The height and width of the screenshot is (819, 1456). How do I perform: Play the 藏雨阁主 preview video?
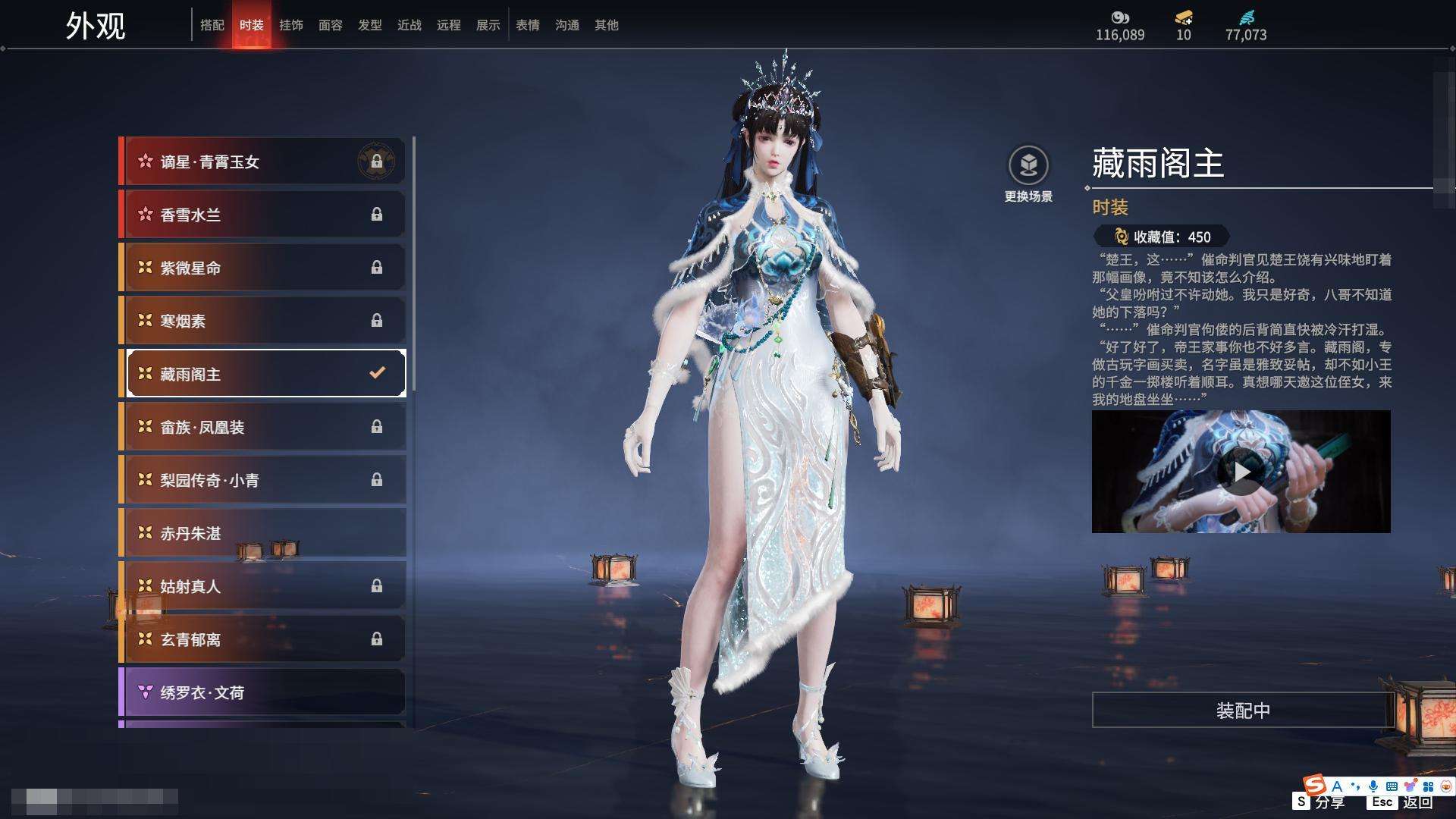(1241, 472)
